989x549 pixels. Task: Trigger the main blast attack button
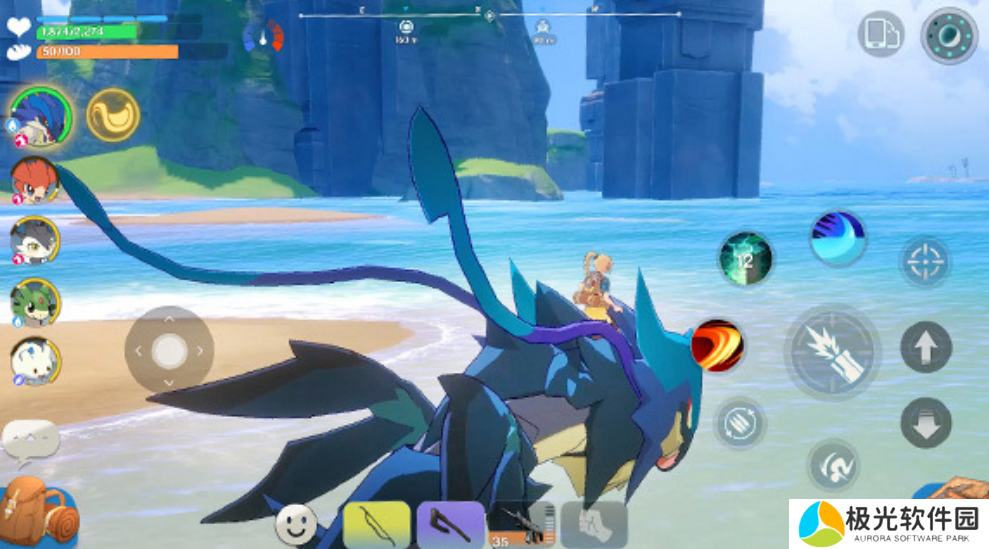(x=832, y=351)
